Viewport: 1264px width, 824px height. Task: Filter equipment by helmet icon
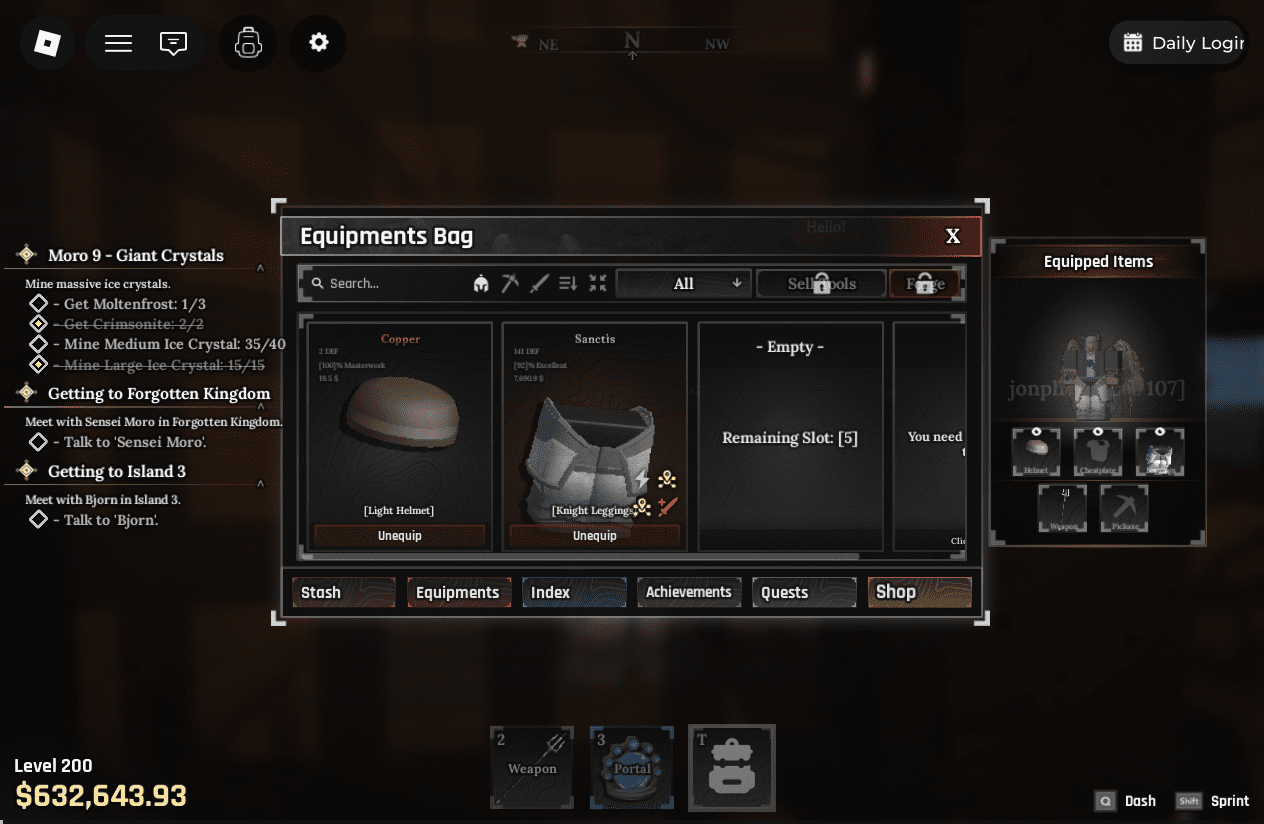pyautogui.click(x=481, y=284)
